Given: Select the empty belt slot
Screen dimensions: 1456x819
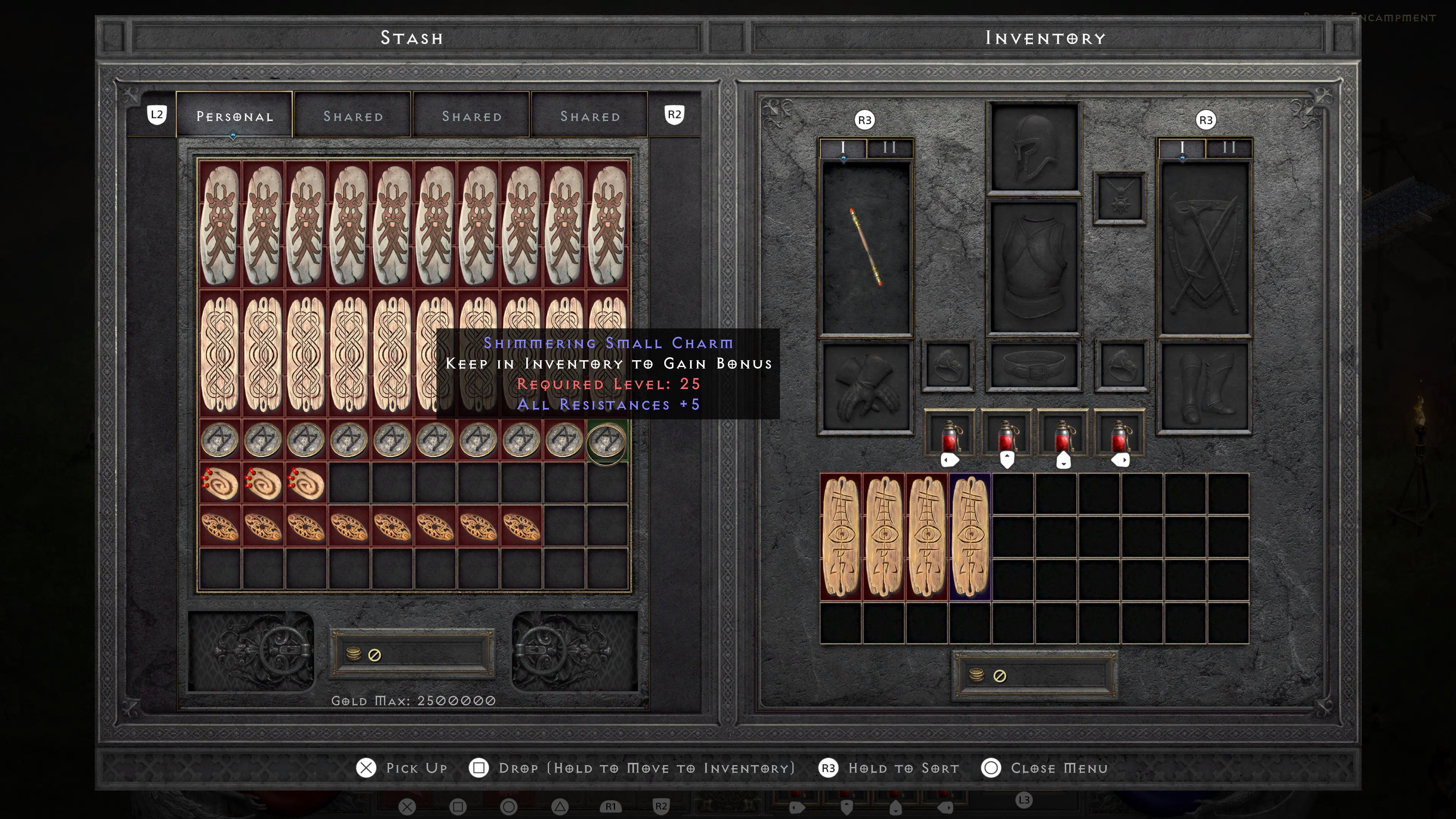Looking at the screenshot, I should point(1034,366).
